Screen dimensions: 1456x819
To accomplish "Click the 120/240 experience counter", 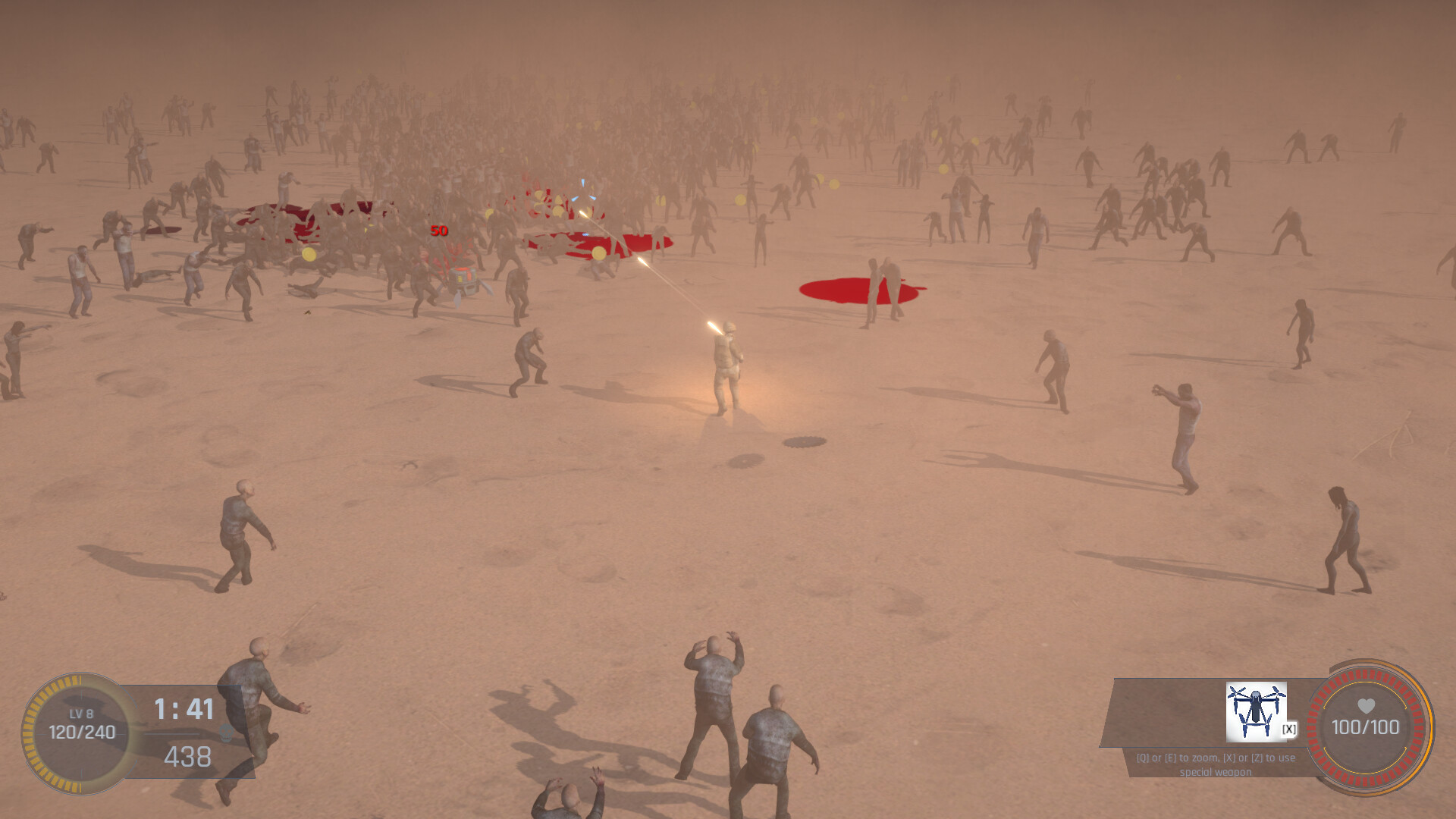I will point(82,732).
